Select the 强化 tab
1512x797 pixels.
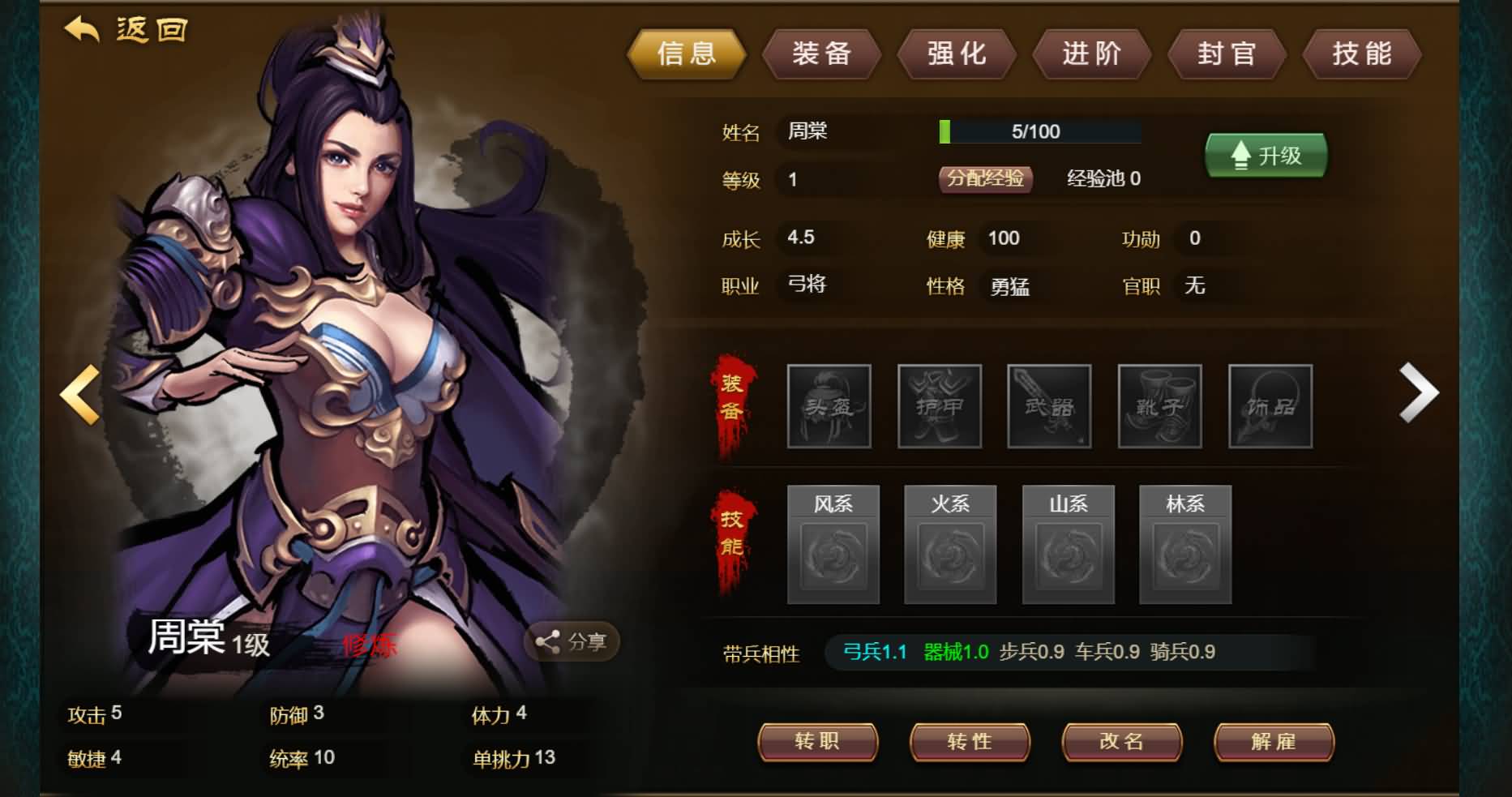(x=957, y=54)
